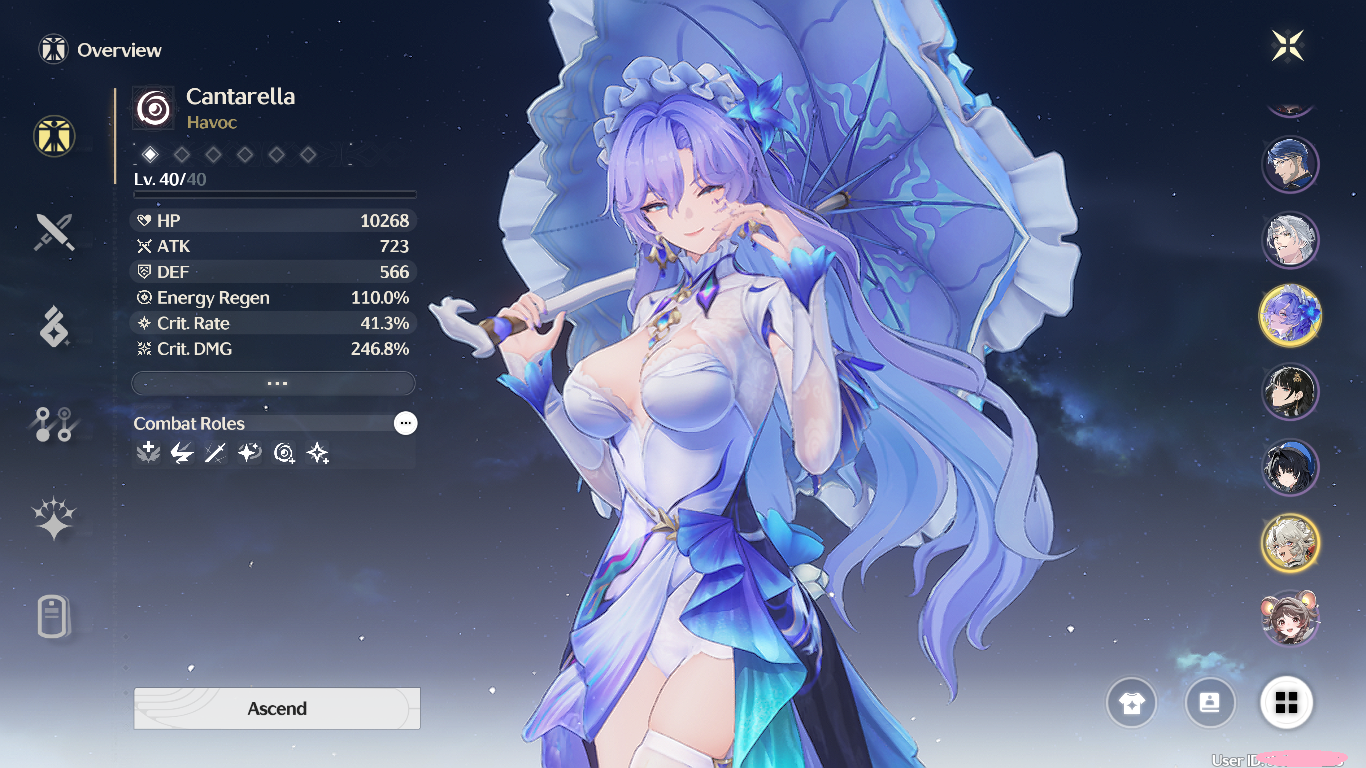Click the Ascend button
This screenshot has height=768, width=1366.
[x=277, y=708]
